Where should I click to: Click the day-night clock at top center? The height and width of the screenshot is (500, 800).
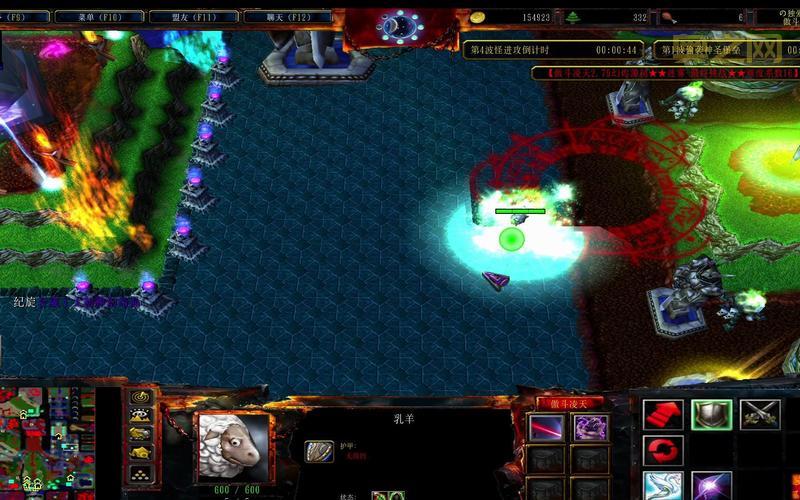click(401, 26)
